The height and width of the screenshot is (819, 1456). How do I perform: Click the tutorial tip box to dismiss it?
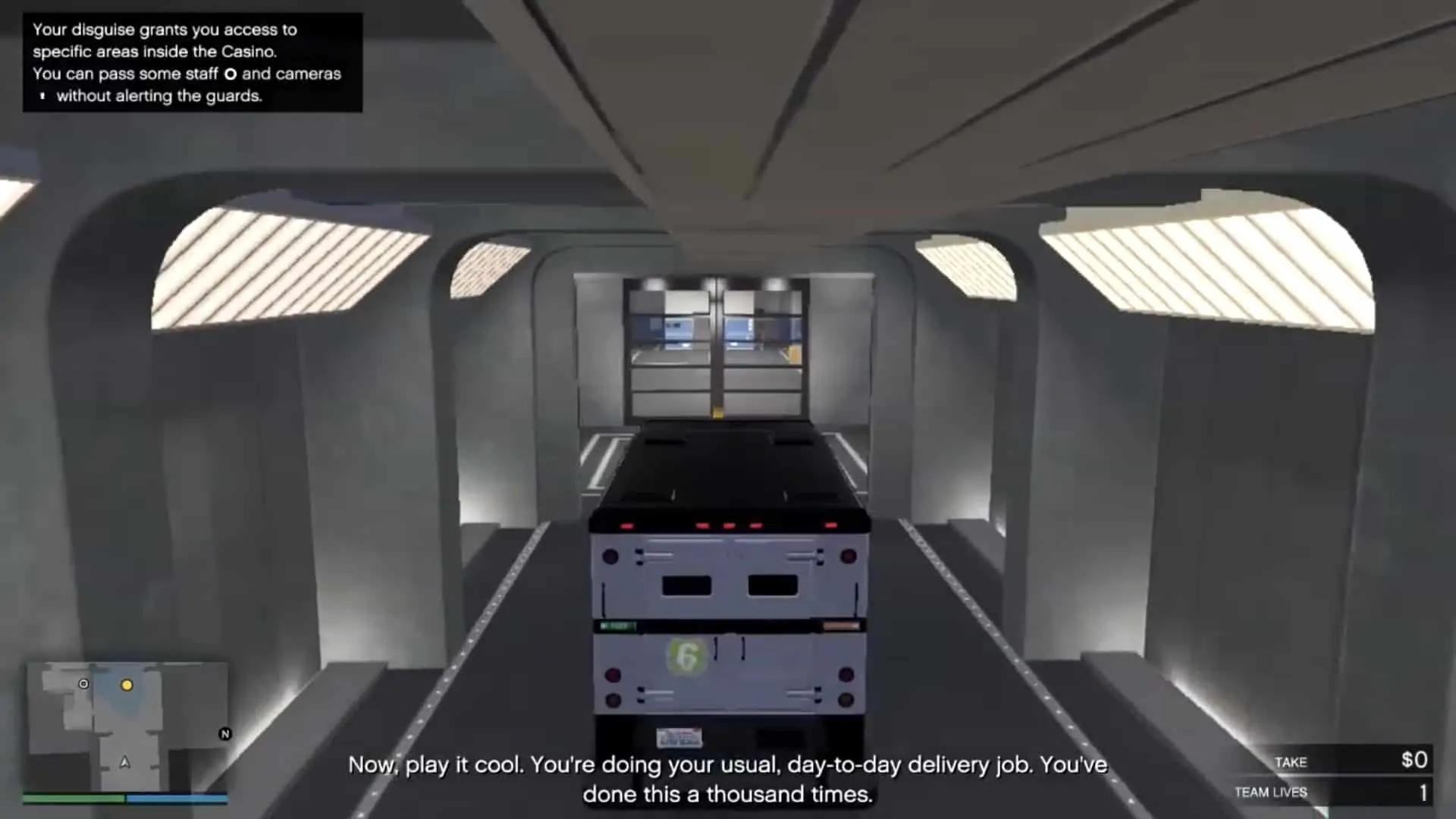(192, 62)
